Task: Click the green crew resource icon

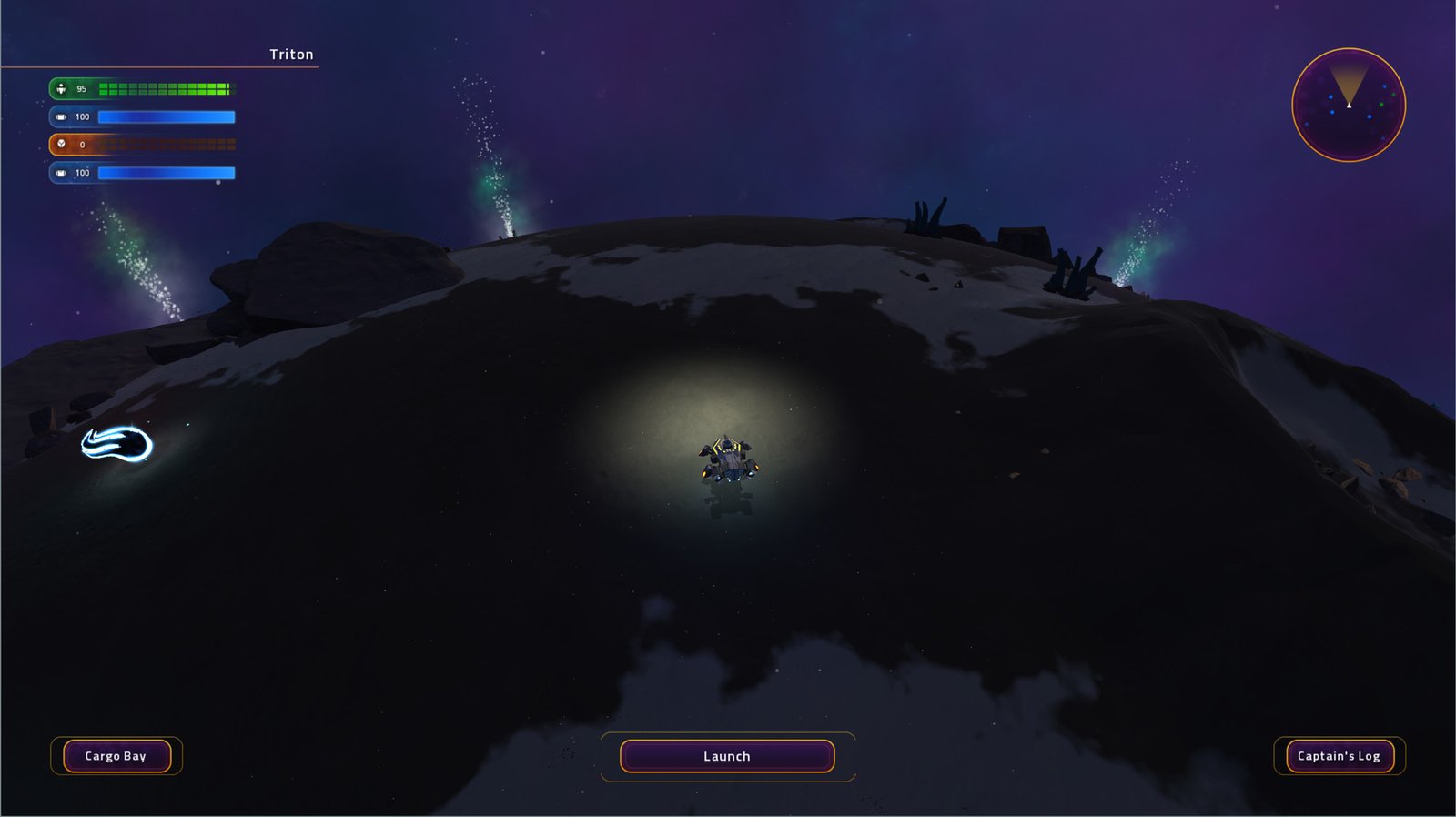Action: (61, 88)
